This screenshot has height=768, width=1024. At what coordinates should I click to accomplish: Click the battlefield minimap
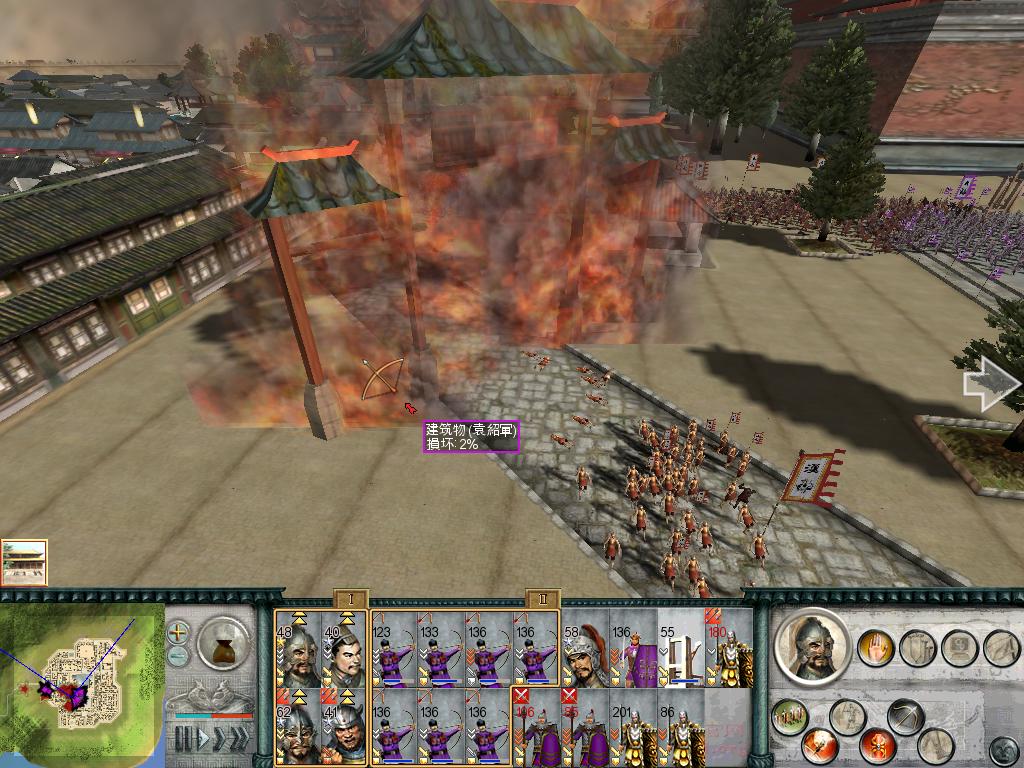tap(82, 679)
